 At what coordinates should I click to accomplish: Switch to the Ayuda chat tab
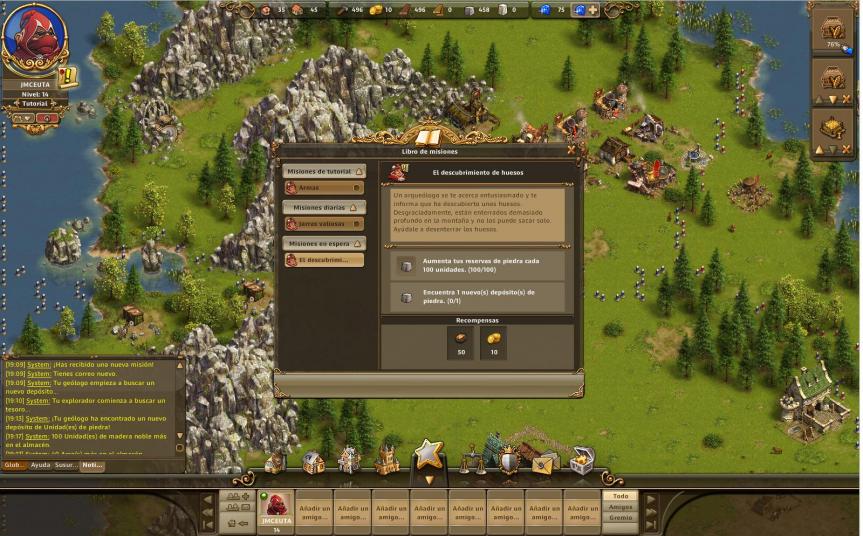click(40, 465)
